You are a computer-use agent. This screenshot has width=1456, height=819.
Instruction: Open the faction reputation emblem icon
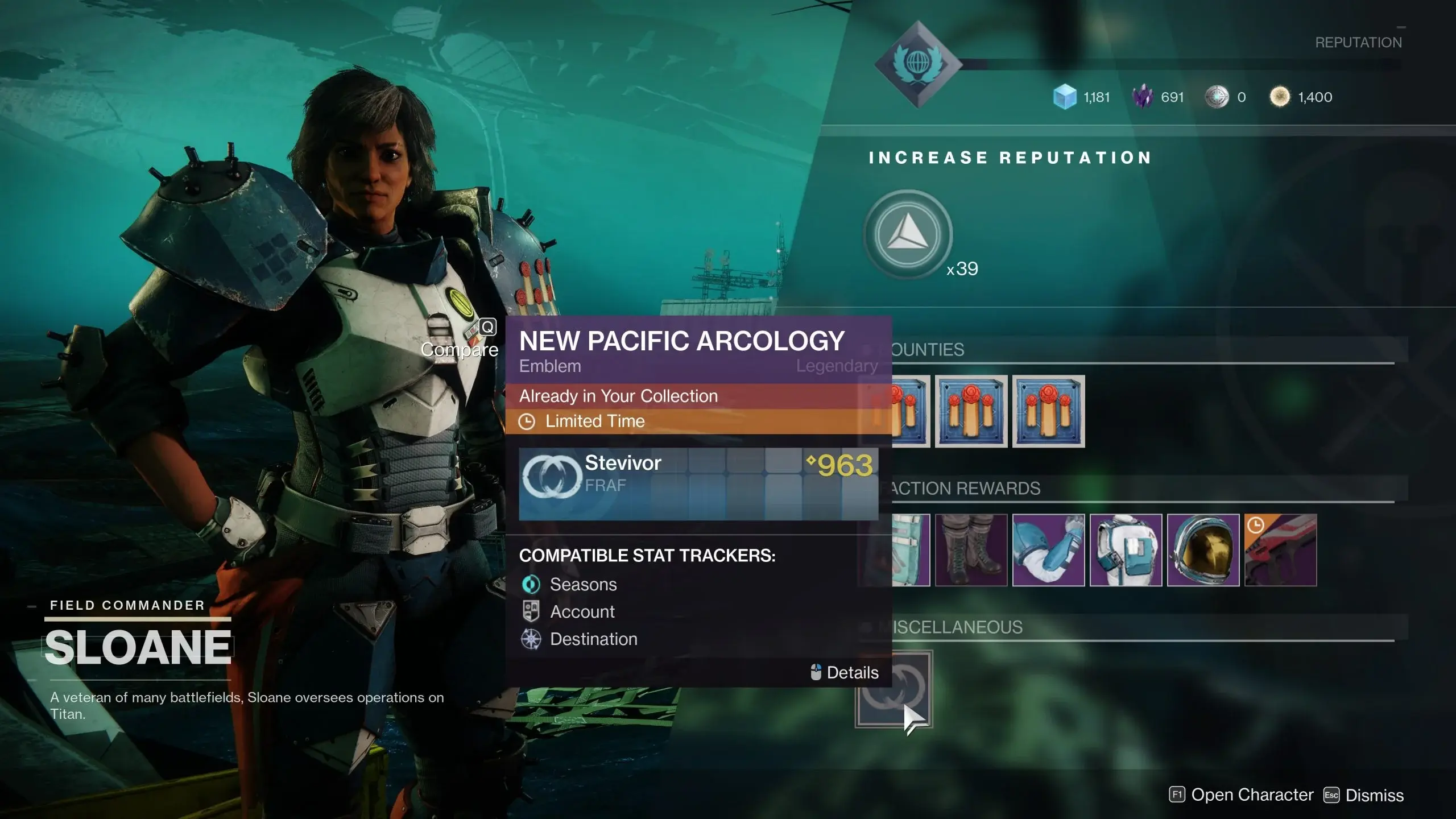click(x=917, y=64)
